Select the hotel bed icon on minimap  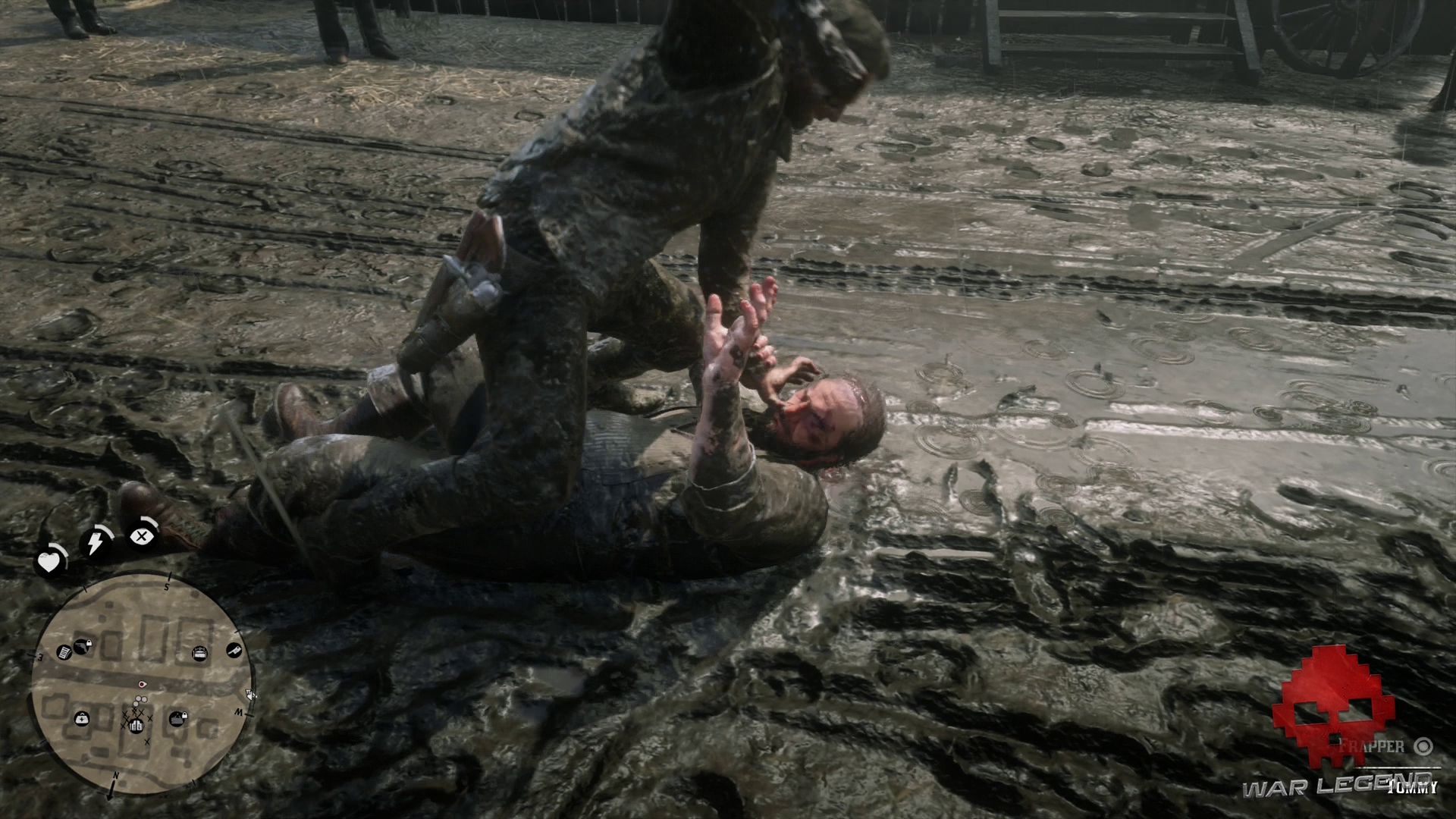tap(199, 652)
